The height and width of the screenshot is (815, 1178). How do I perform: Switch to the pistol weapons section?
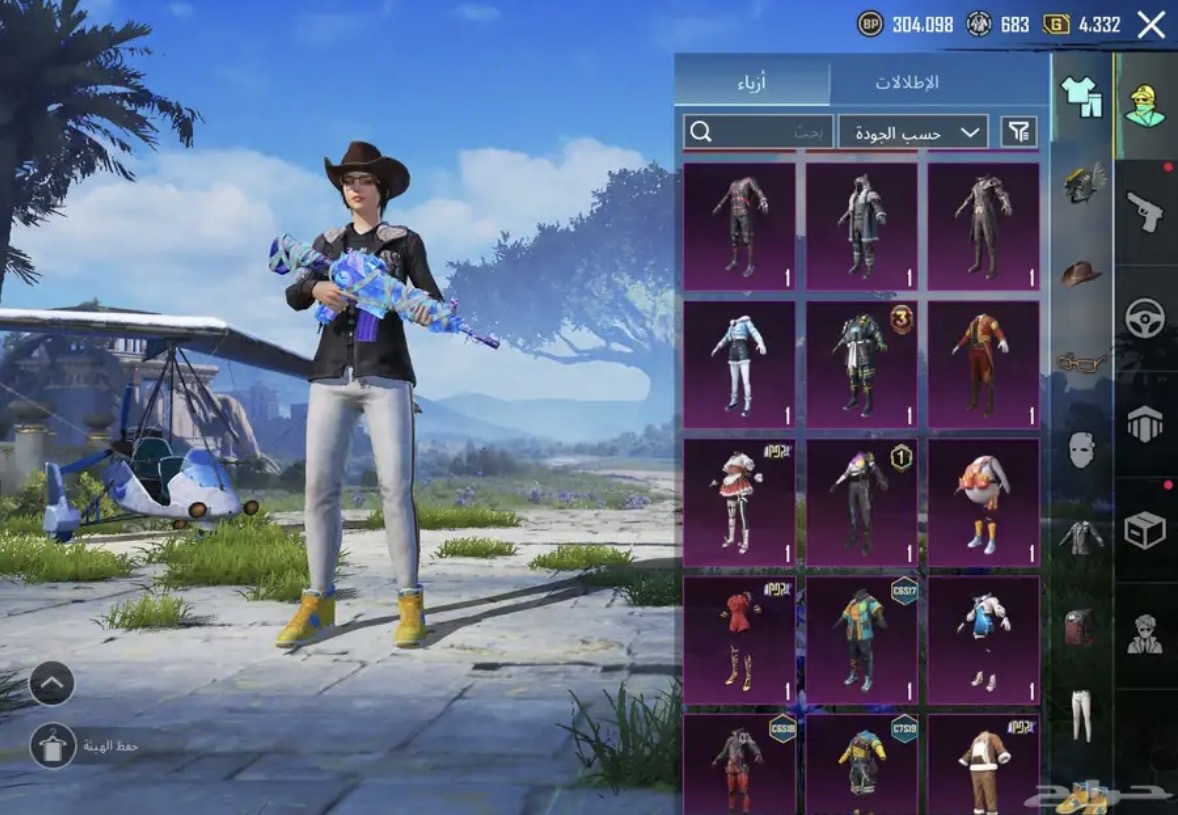(x=1145, y=212)
